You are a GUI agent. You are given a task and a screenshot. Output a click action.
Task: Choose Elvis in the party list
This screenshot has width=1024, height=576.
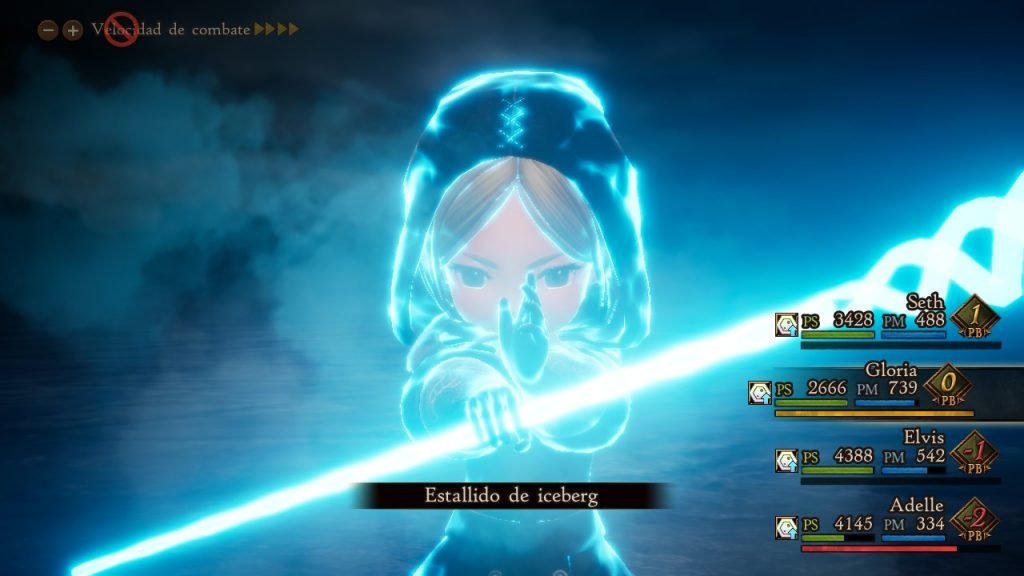click(x=923, y=437)
